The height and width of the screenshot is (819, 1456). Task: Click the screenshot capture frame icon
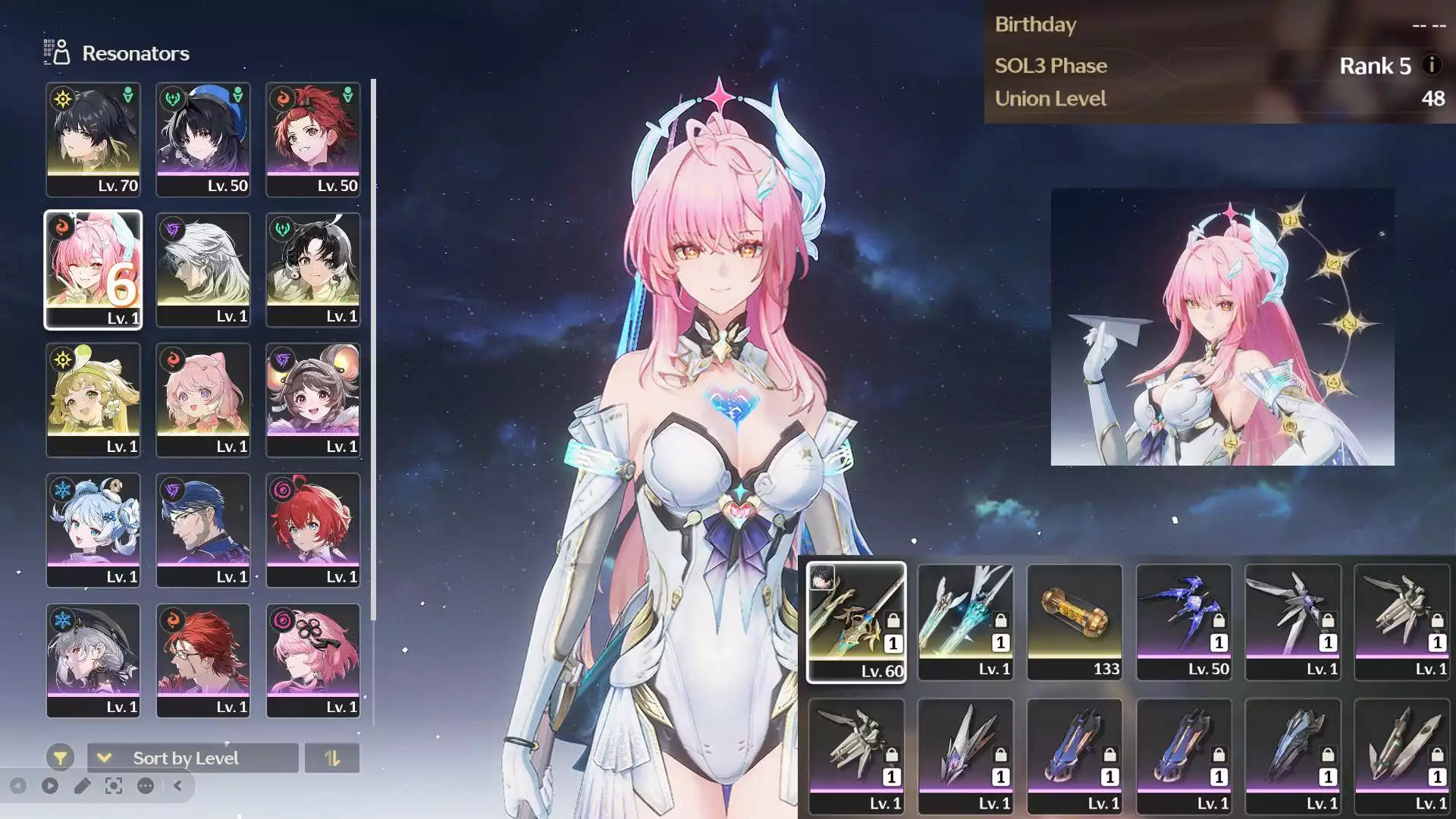[114, 786]
